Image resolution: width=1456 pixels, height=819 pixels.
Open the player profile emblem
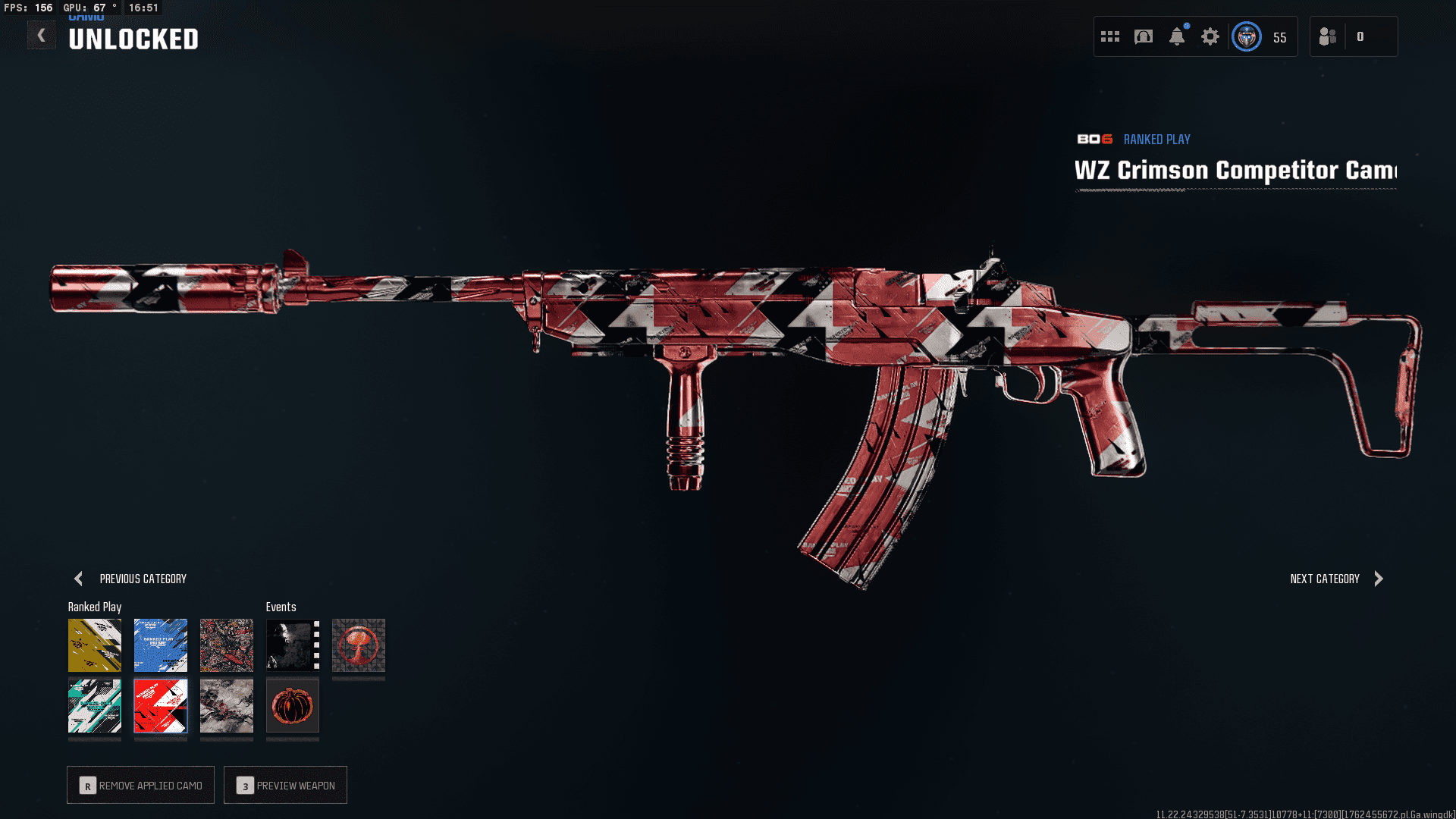(x=1247, y=36)
